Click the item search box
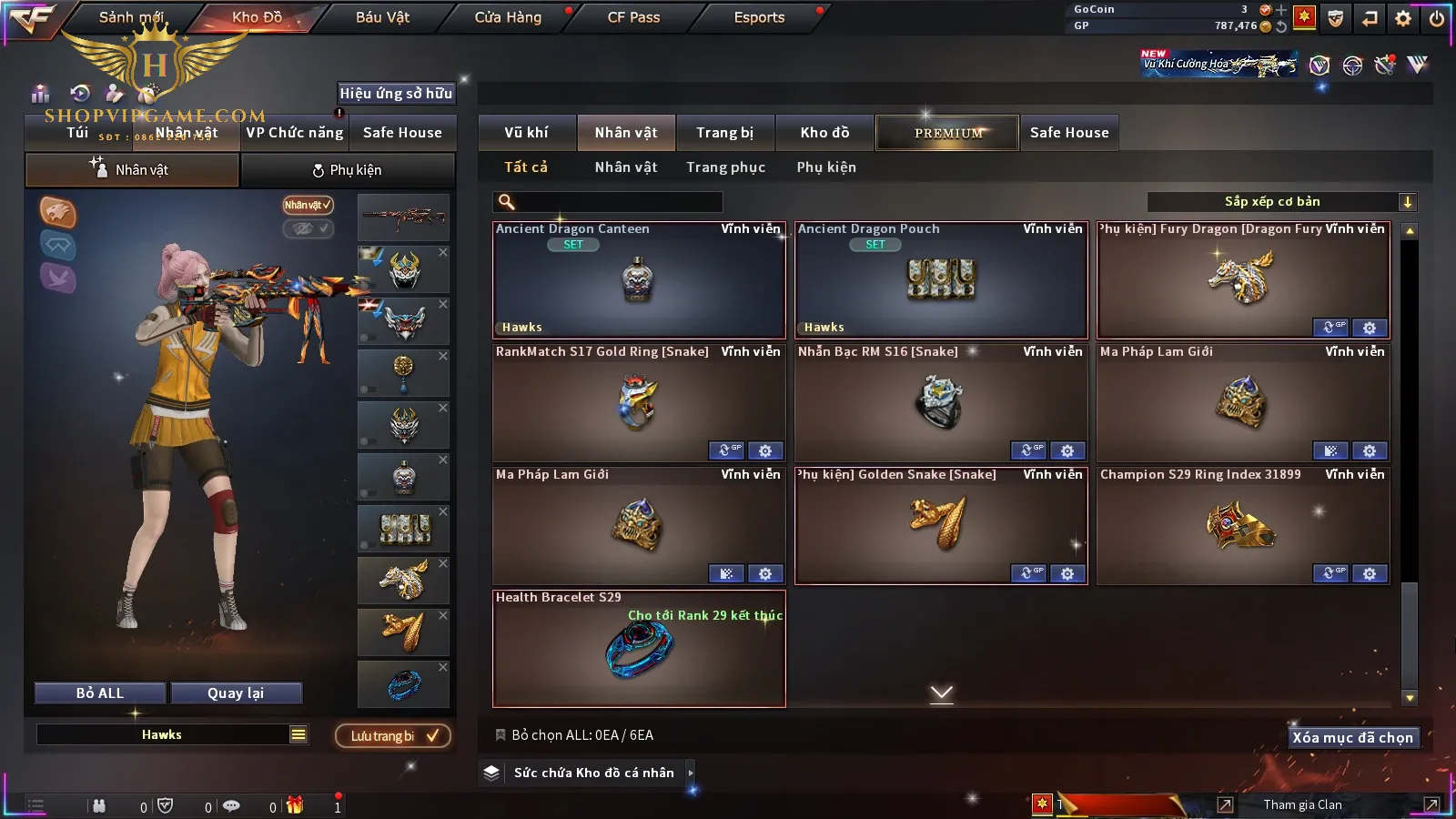 (x=608, y=202)
